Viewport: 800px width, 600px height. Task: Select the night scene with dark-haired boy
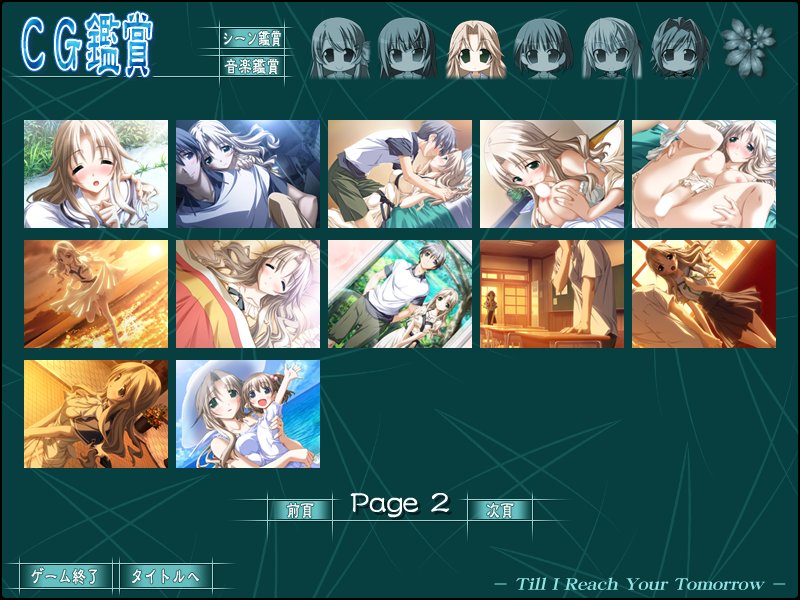coord(248,174)
